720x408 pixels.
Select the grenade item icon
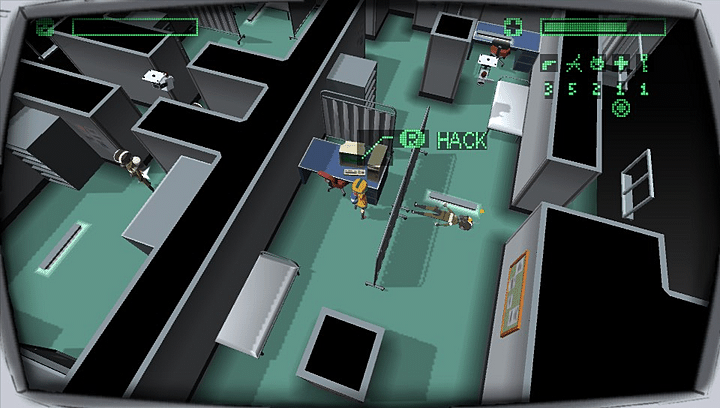tap(597, 66)
